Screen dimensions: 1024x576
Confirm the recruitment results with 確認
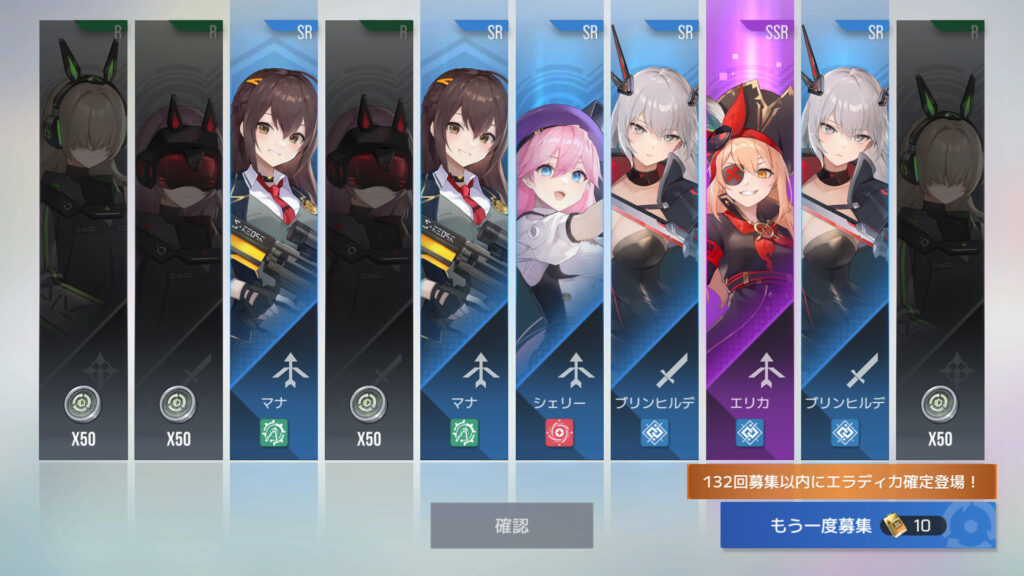[x=511, y=525]
